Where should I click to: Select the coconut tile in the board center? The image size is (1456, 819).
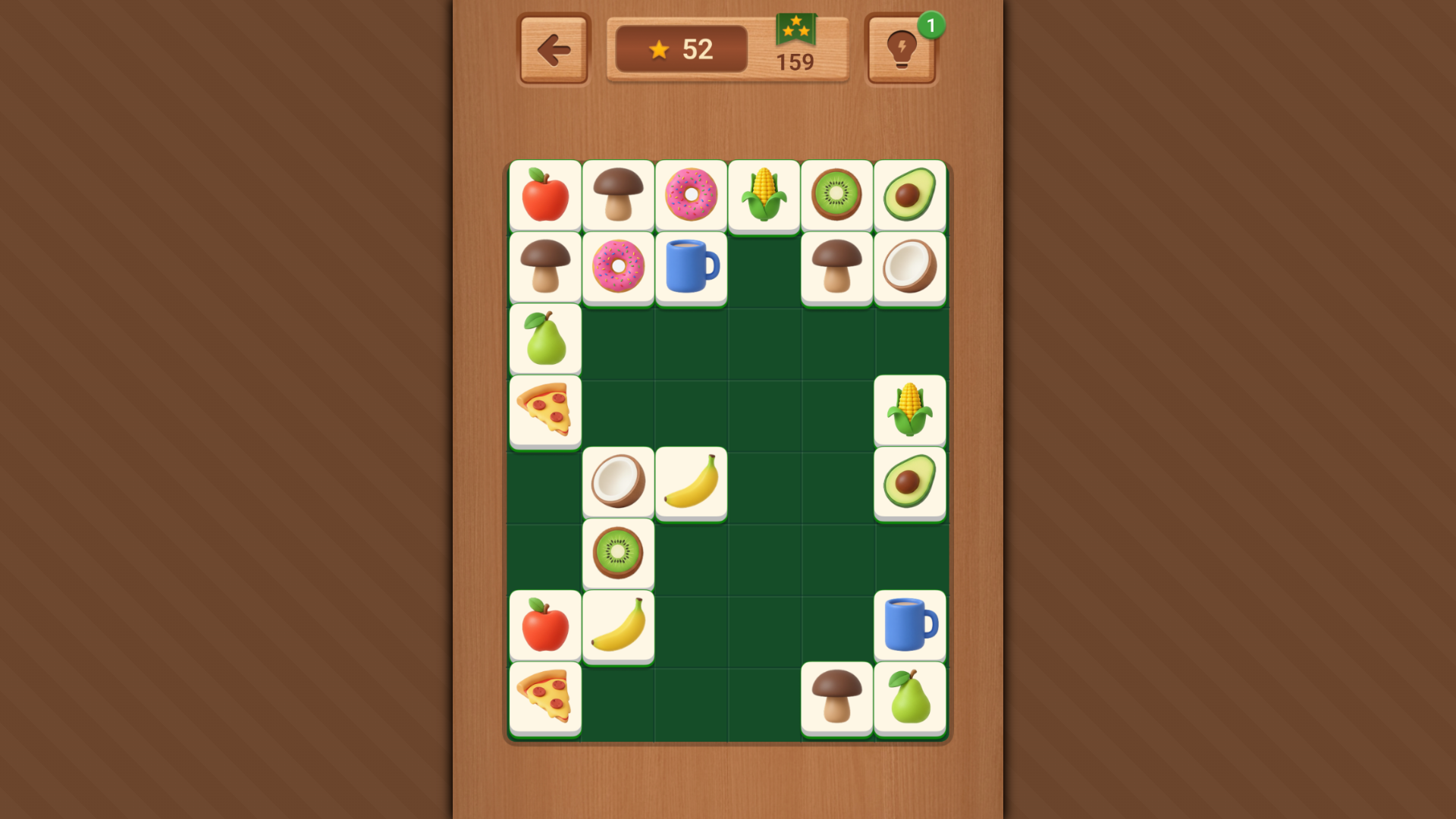tap(618, 482)
